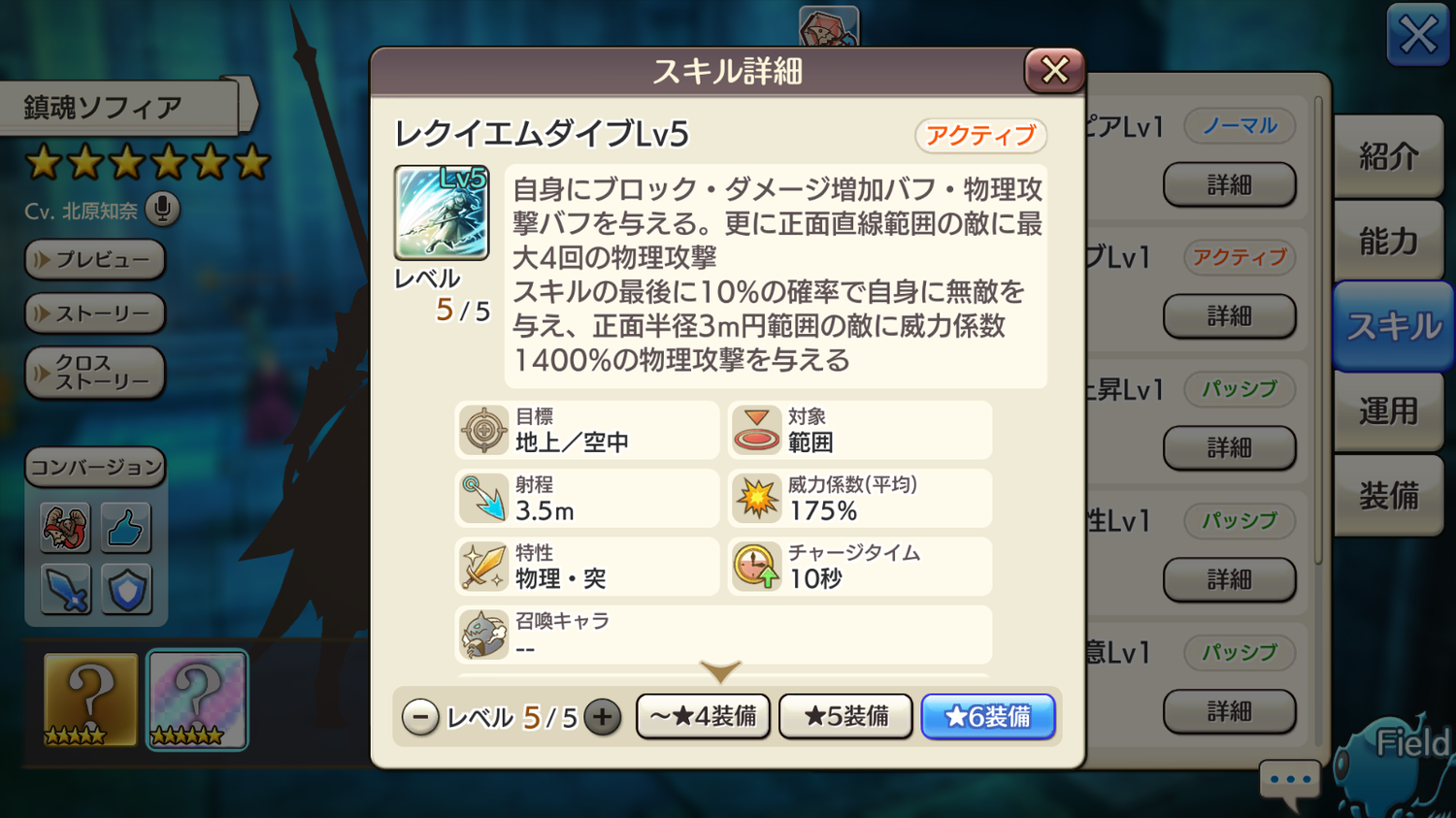The image size is (1456, 818).
Task: Select the shield conversion icon
Action: click(x=125, y=589)
